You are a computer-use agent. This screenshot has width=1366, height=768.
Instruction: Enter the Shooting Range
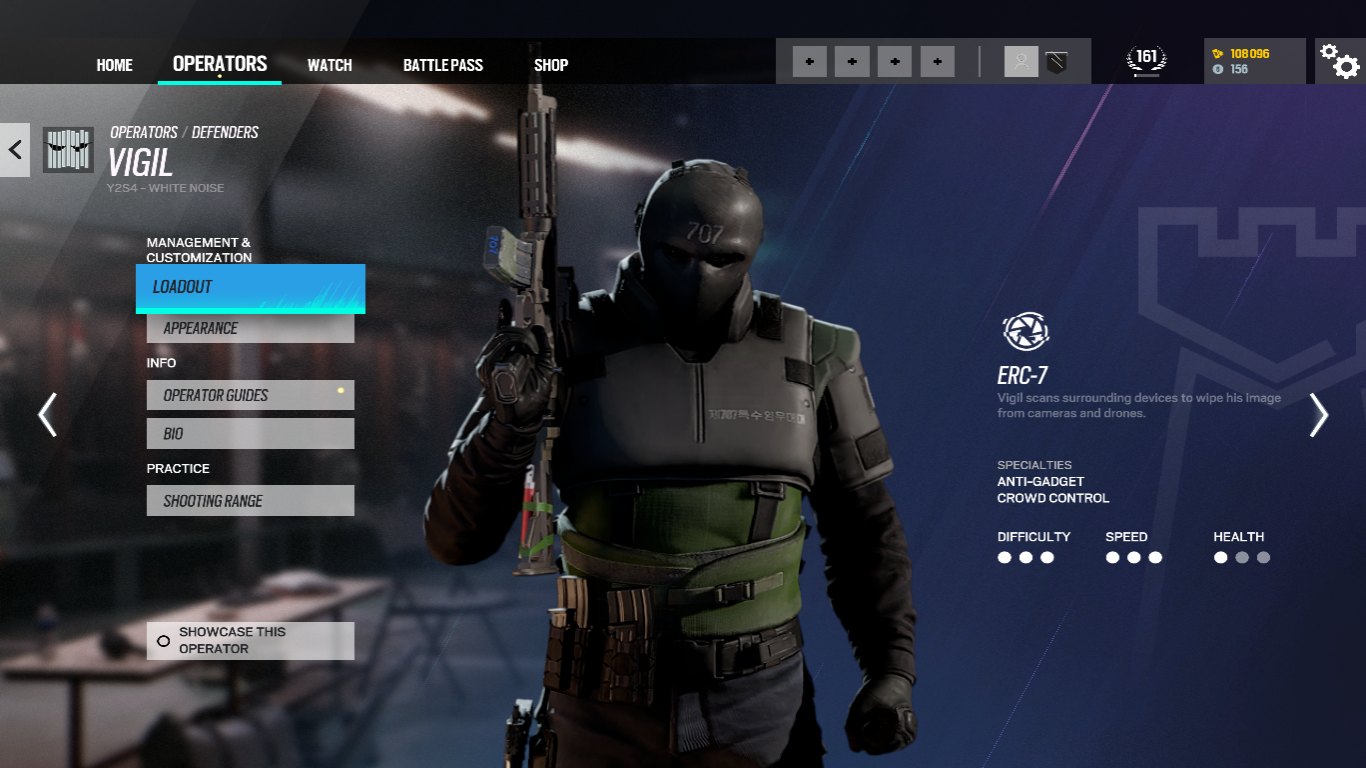pyautogui.click(x=250, y=501)
